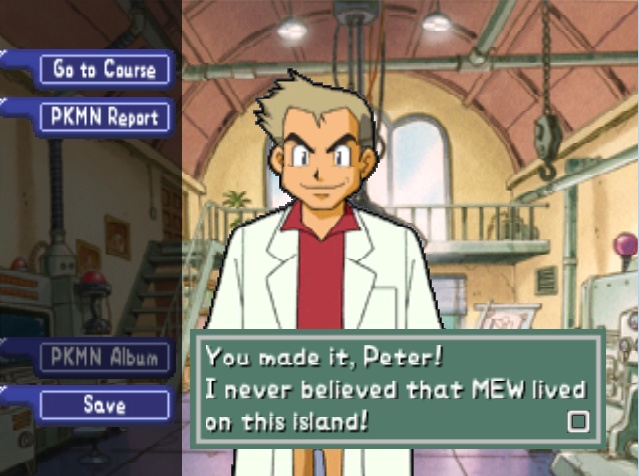Open the PKMN Report option

point(104,117)
